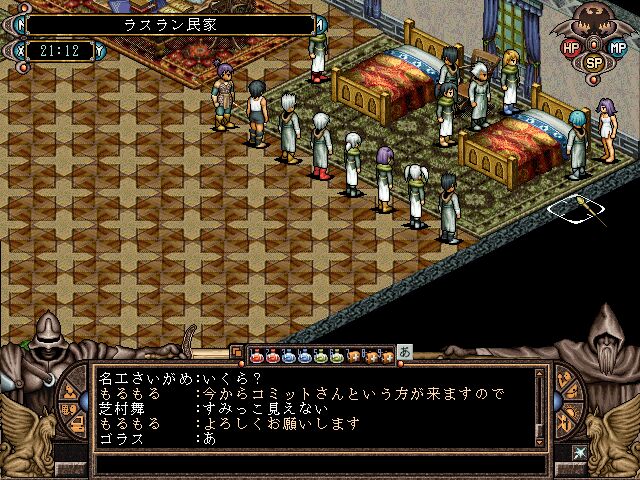
Task: Use the blue potion in hotbar slot 4
Action: pyautogui.click(x=304, y=355)
